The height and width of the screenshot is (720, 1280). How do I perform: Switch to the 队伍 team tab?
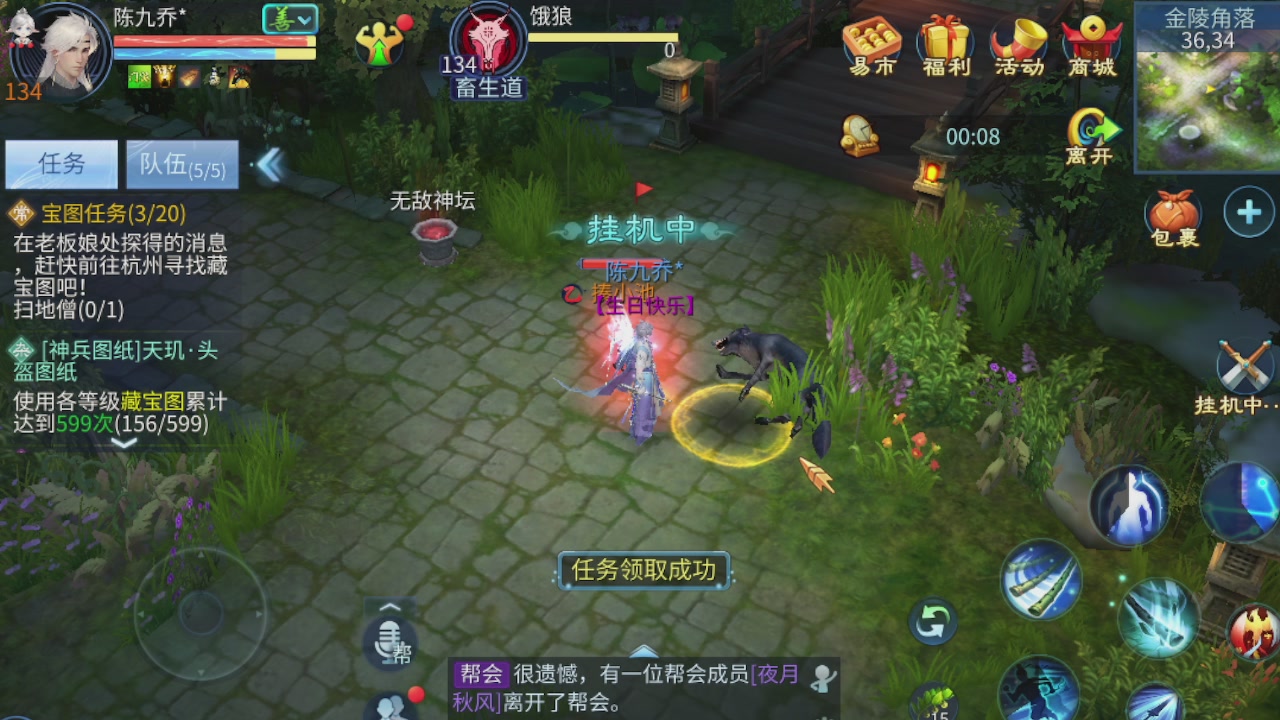pos(182,163)
